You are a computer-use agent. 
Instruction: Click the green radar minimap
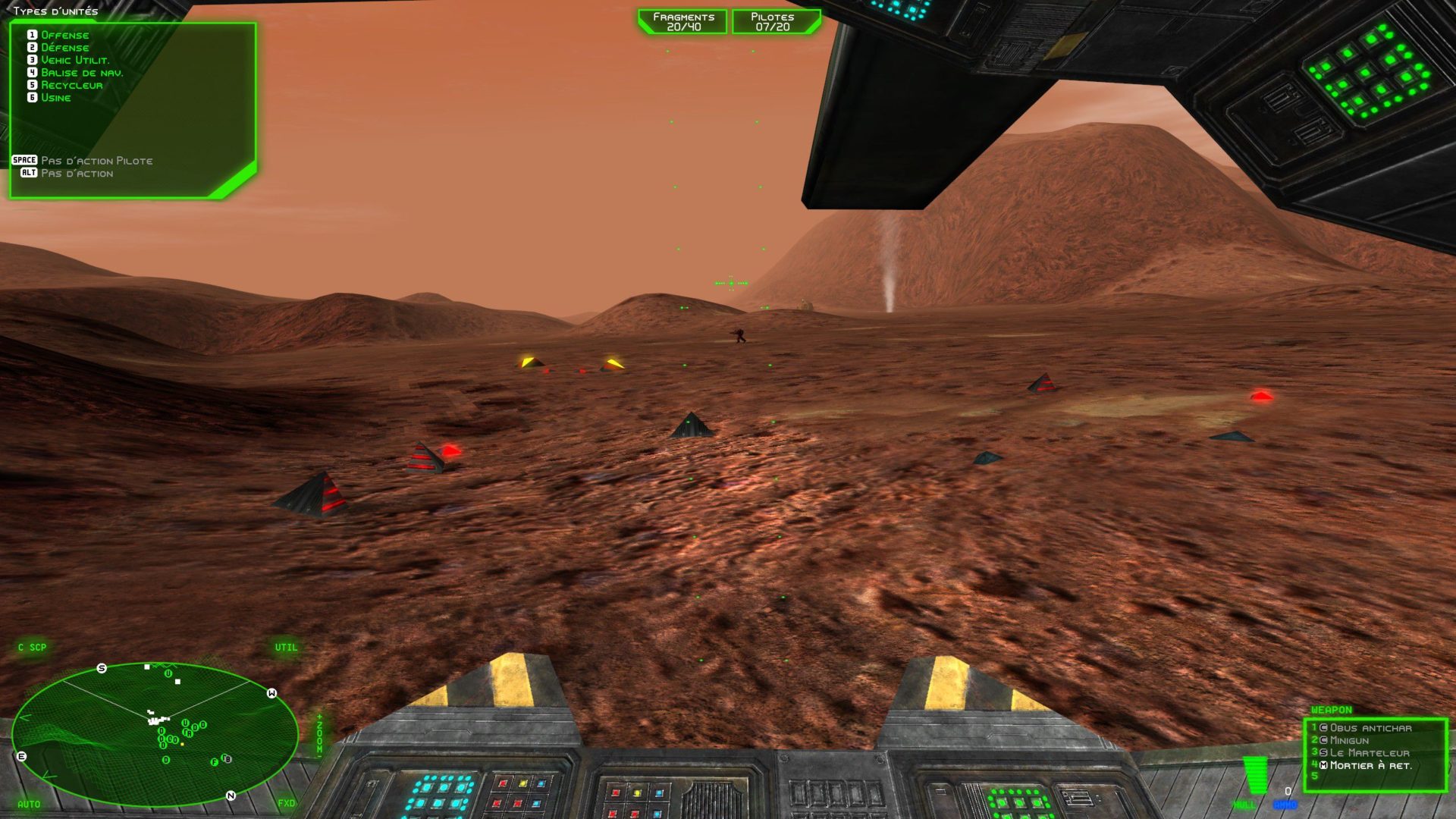pyautogui.click(x=155, y=733)
